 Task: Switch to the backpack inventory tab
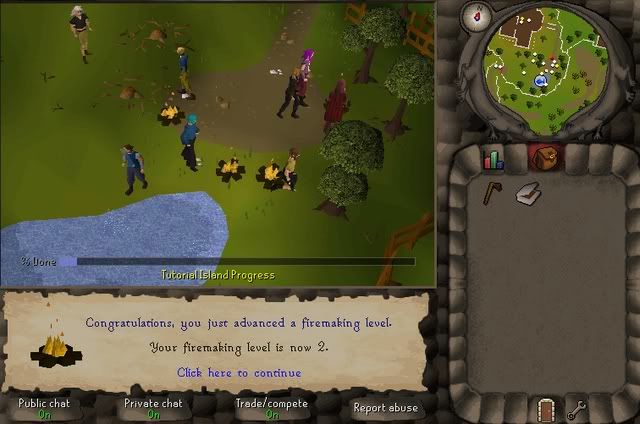(x=544, y=158)
